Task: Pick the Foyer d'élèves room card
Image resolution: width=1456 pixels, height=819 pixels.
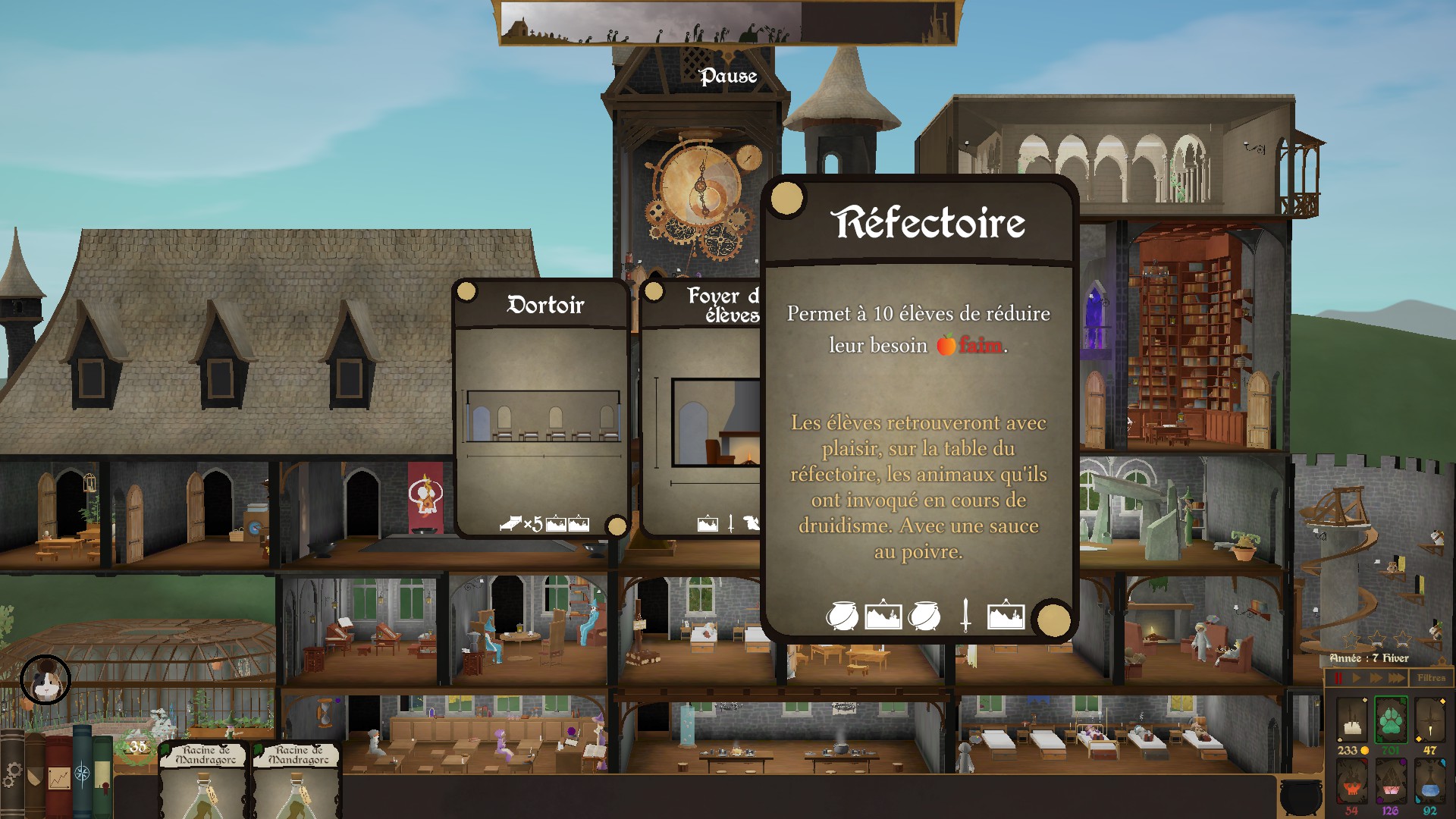Action: tap(701, 409)
